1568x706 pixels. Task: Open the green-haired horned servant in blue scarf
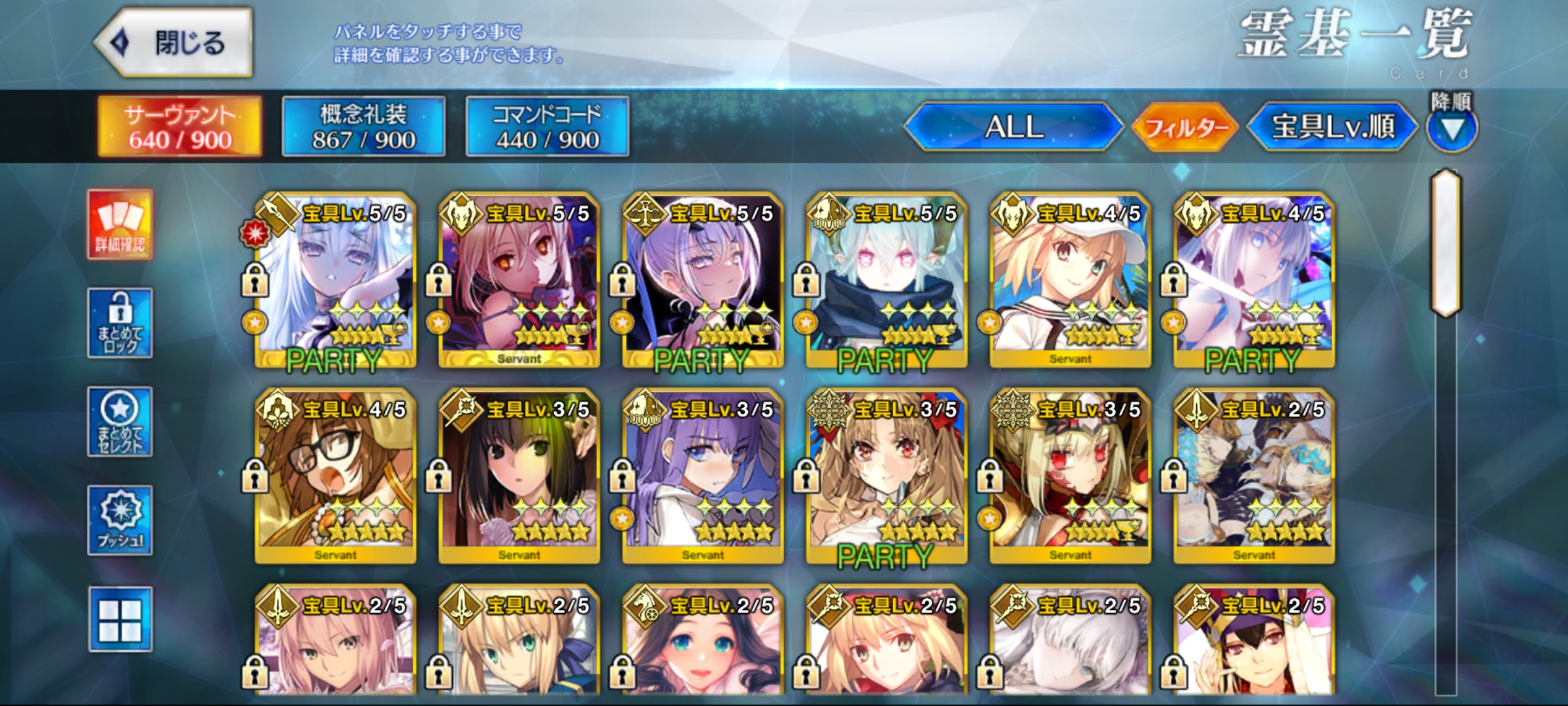pyautogui.click(x=886, y=281)
